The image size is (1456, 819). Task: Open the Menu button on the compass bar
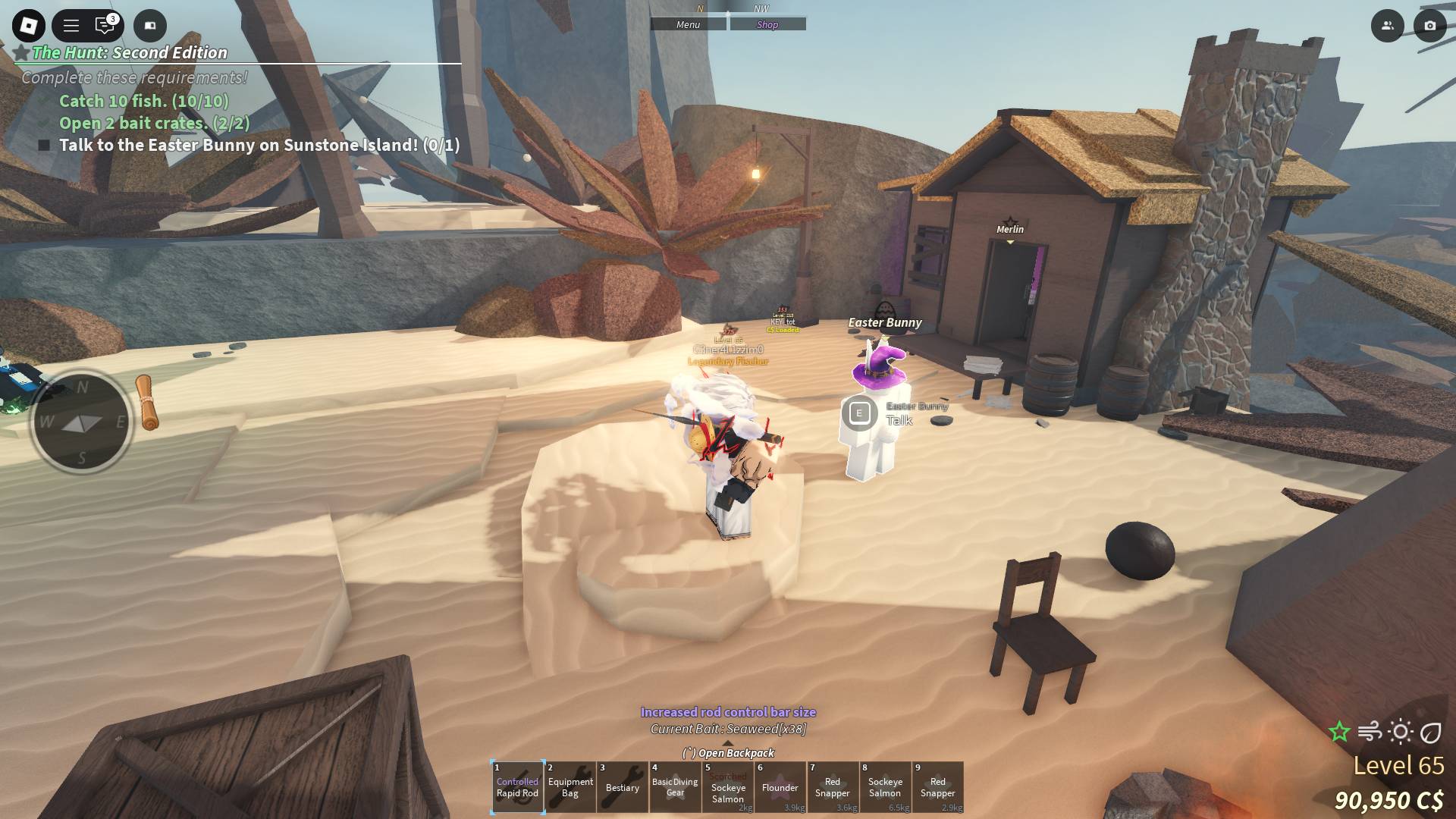tap(689, 25)
